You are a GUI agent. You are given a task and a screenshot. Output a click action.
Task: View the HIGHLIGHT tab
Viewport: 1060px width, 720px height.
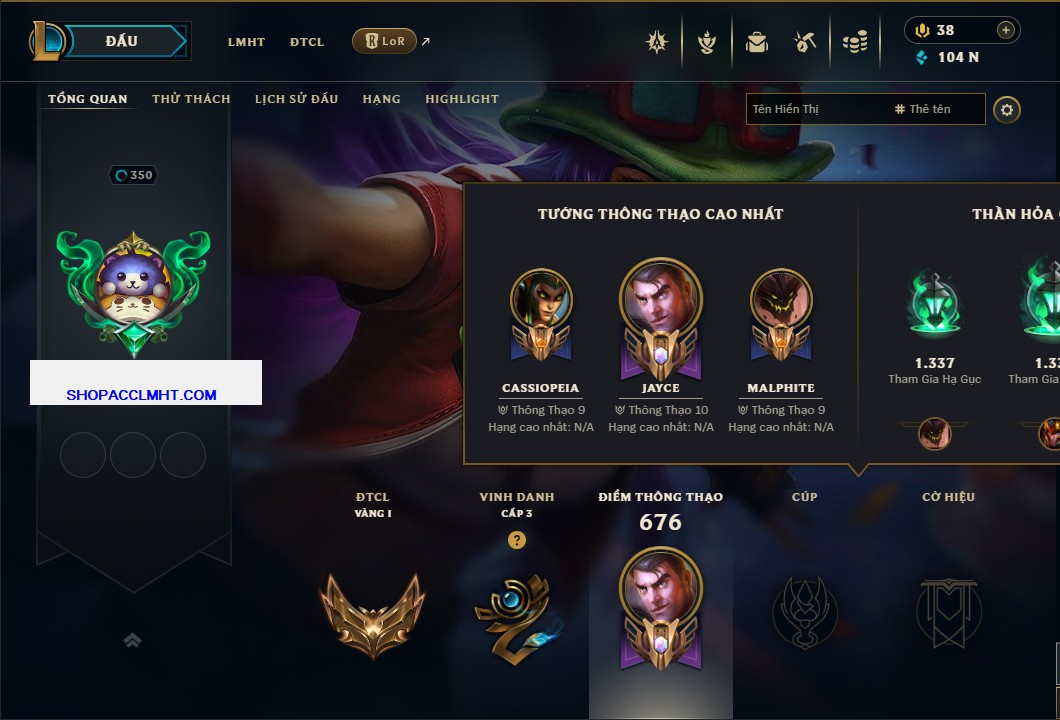click(461, 99)
